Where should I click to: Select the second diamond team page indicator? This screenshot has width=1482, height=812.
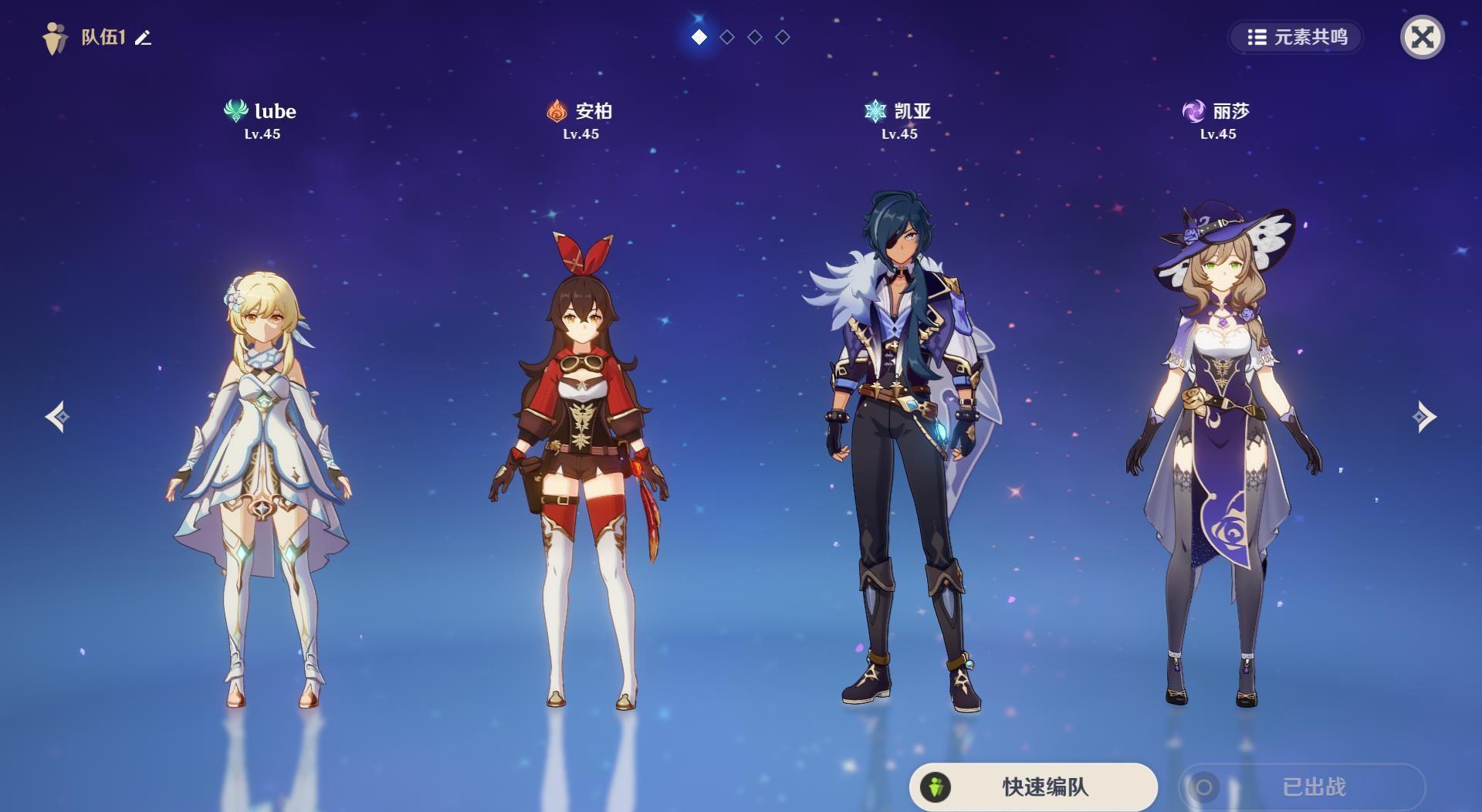pos(726,35)
